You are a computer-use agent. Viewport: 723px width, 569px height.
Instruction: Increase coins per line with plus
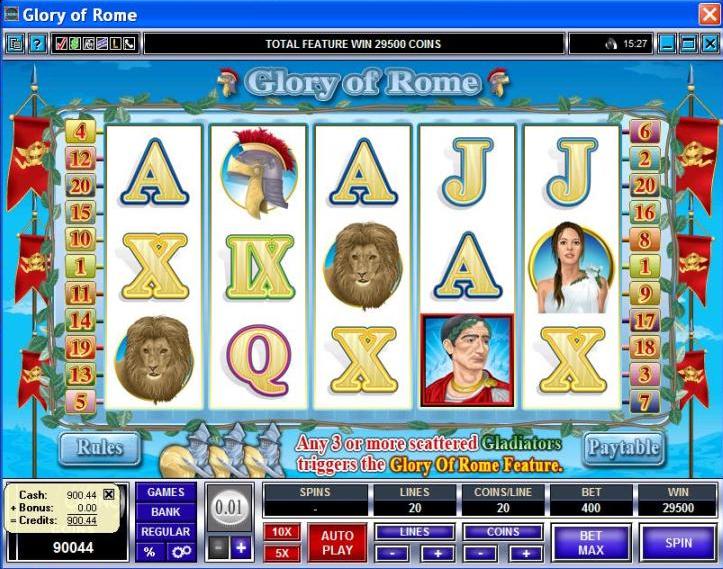[x=527, y=553]
